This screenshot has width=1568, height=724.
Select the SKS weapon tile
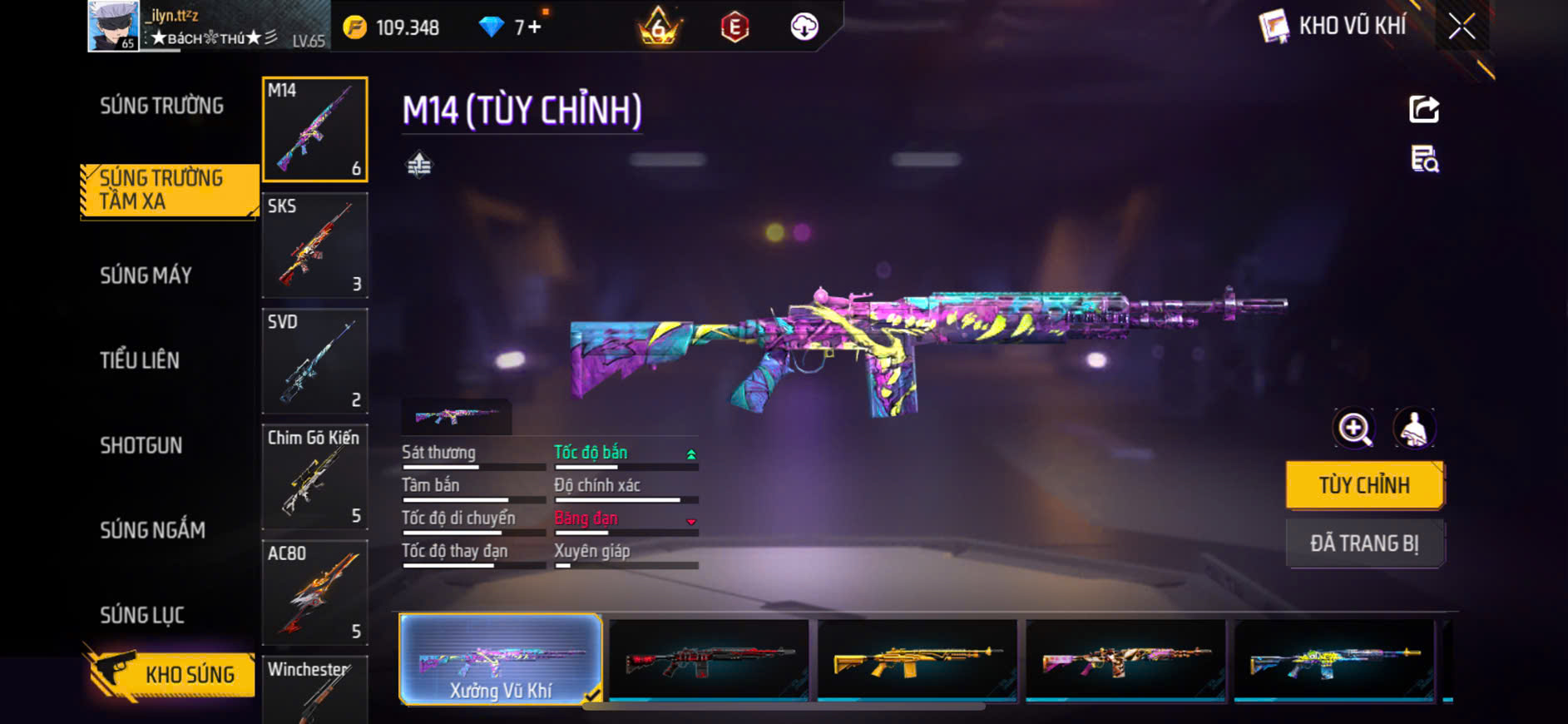(x=314, y=245)
